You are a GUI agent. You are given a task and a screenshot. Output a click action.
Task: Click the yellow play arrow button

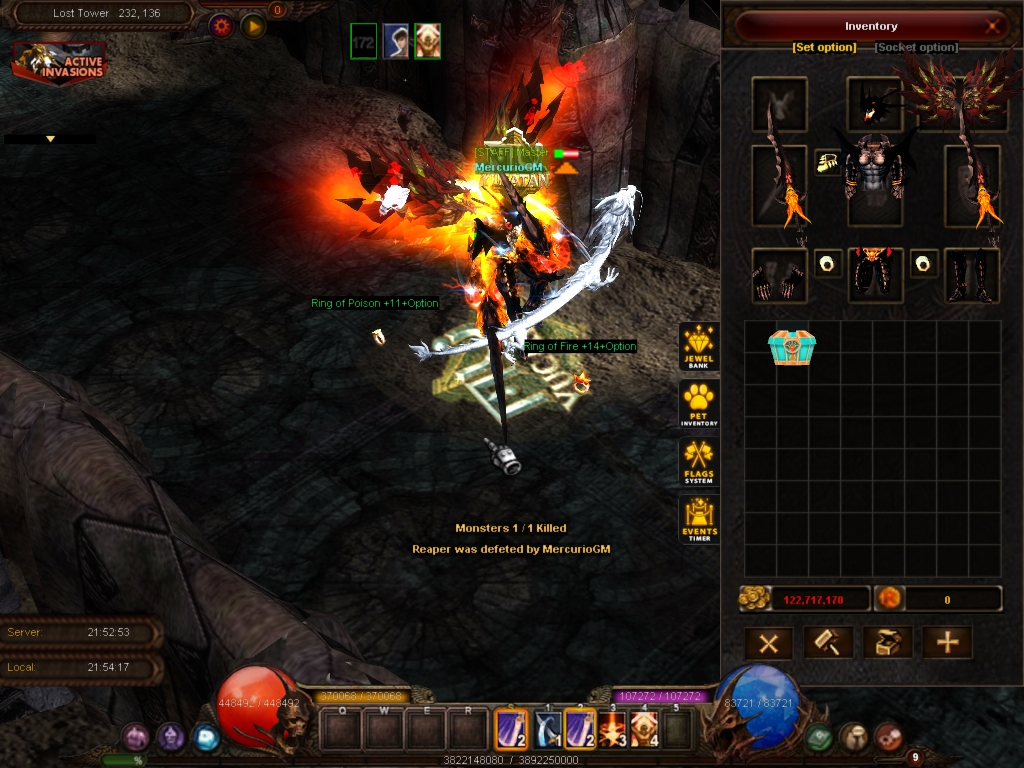coord(253,25)
